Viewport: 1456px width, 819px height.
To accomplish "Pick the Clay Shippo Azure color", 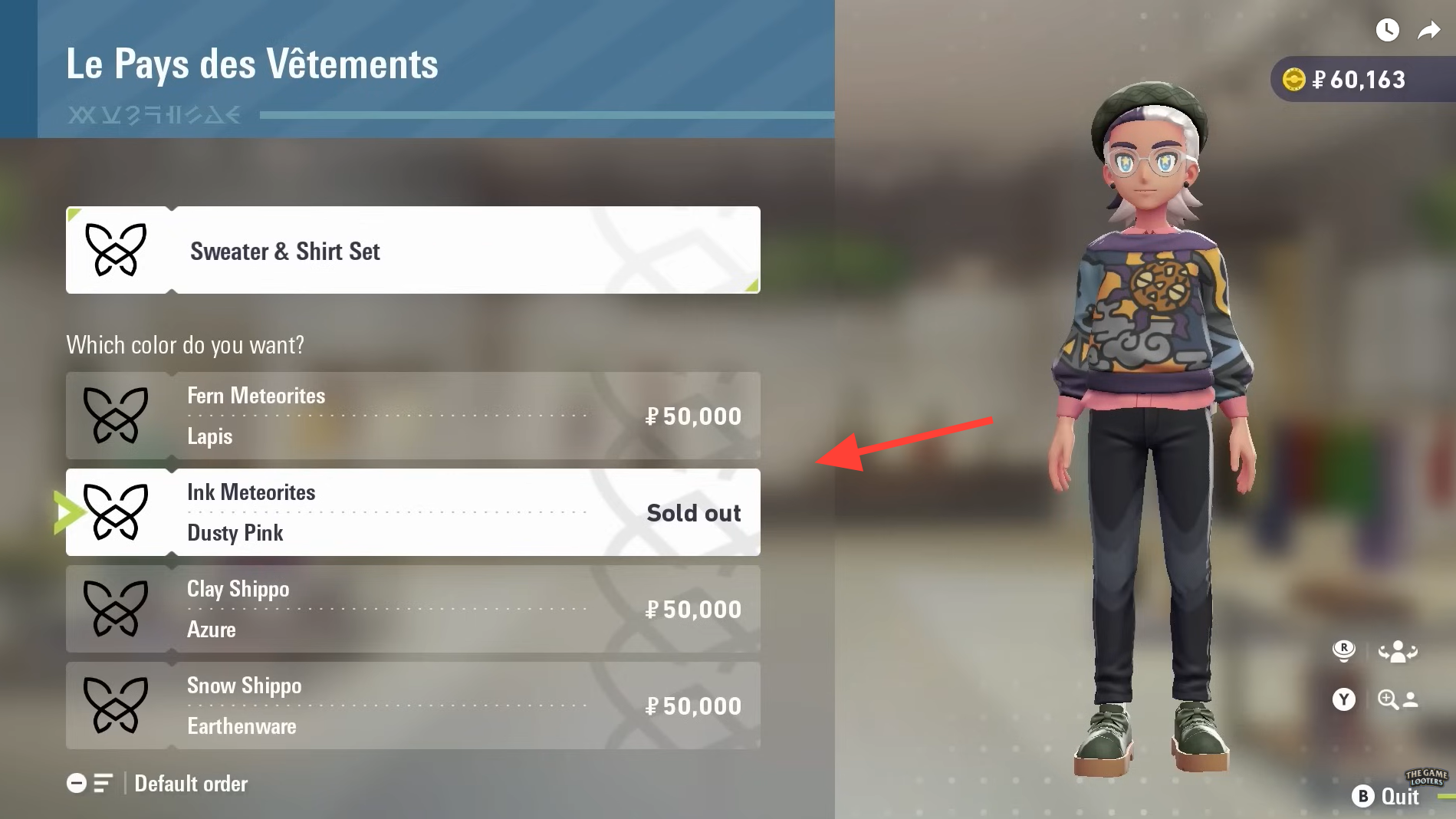I will 412,609.
